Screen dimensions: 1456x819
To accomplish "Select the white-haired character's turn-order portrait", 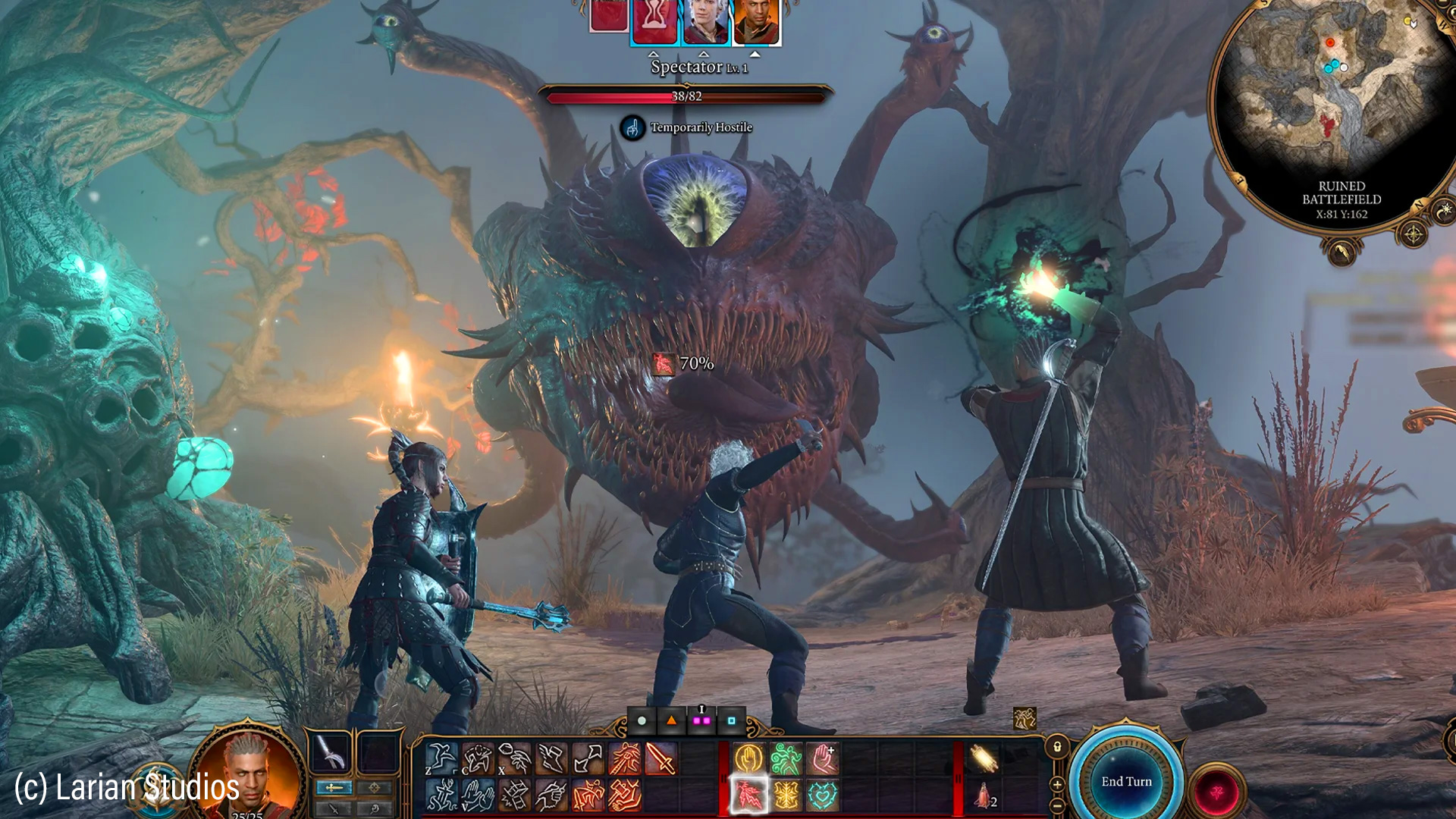I will 705,21.
